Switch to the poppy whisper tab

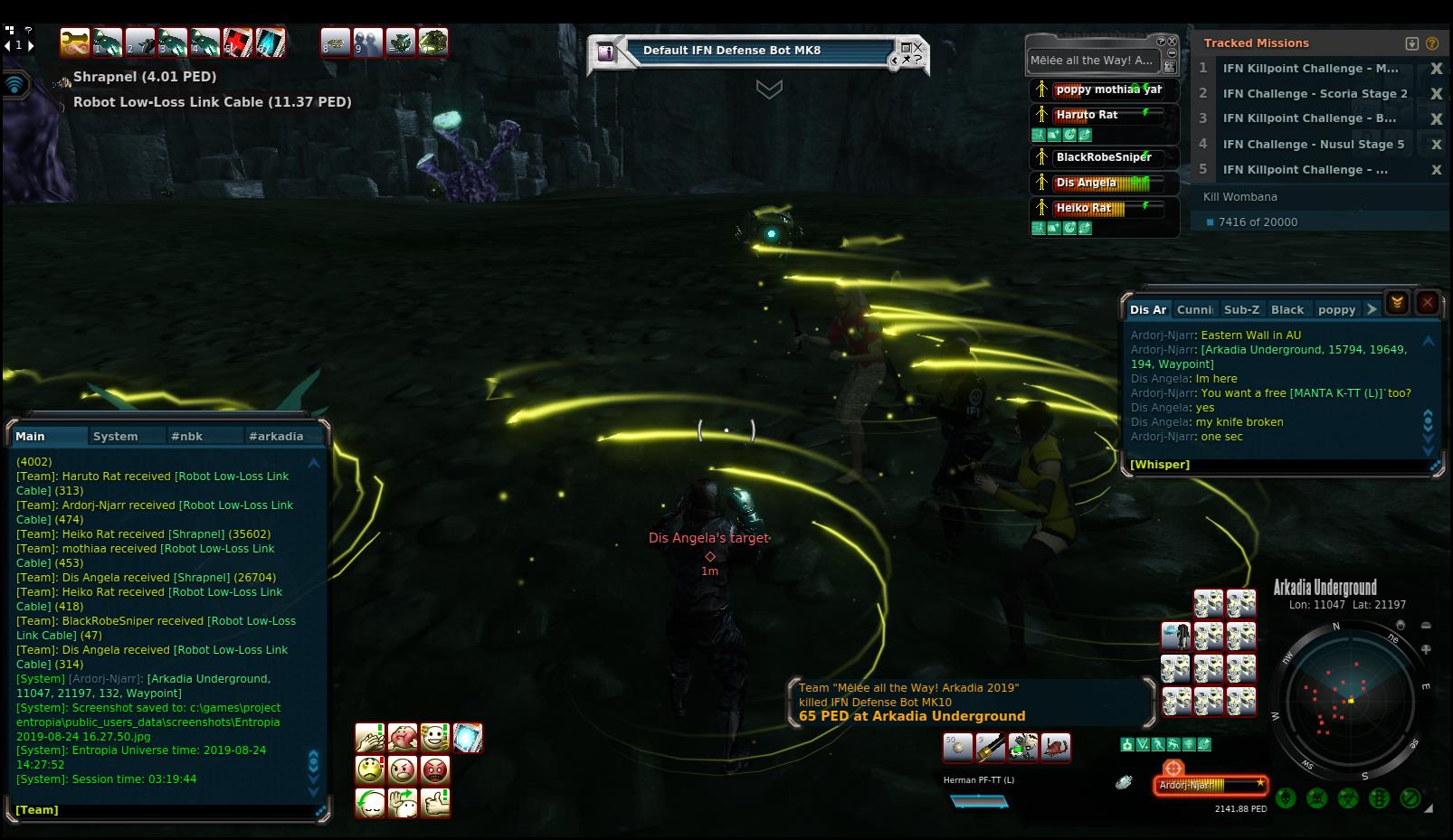coord(1336,309)
